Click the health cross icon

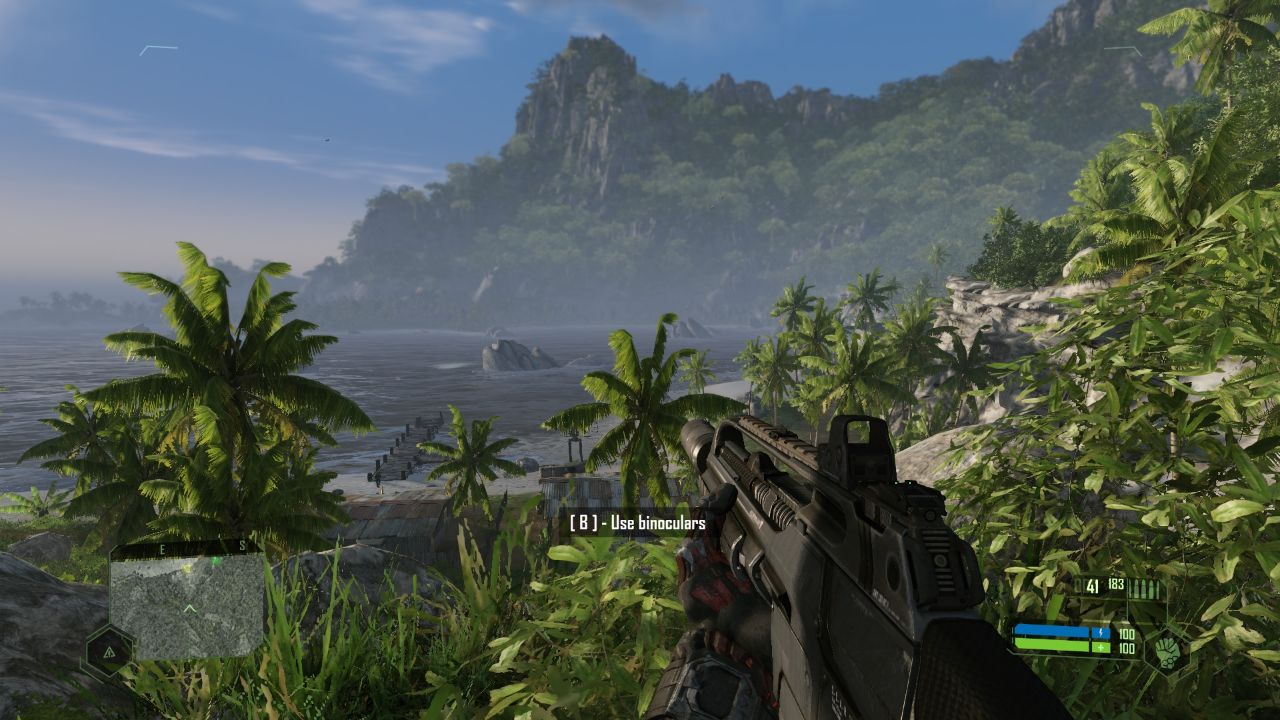(1100, 647)
